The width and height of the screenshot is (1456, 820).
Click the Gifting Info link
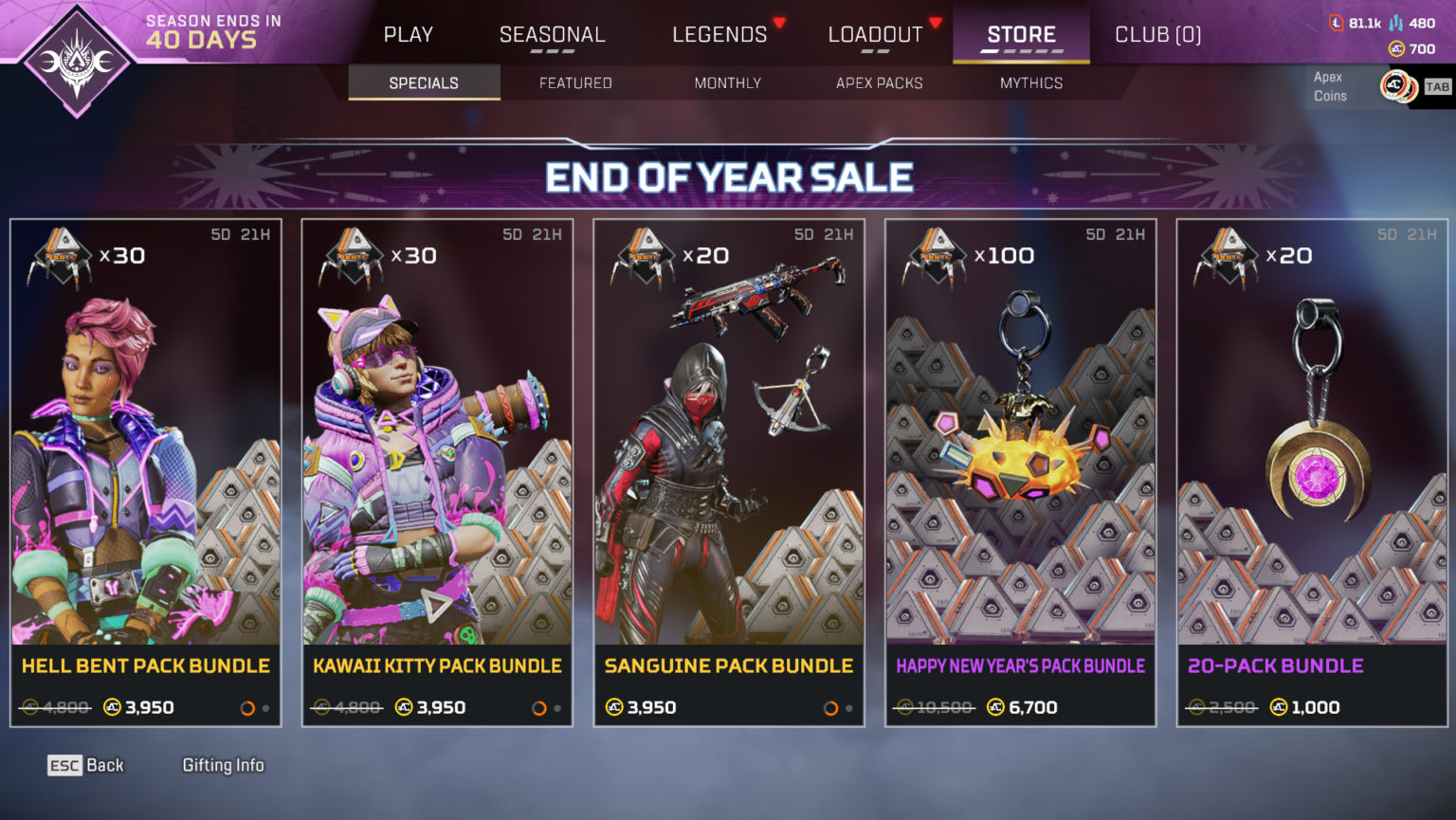point(224,765)
